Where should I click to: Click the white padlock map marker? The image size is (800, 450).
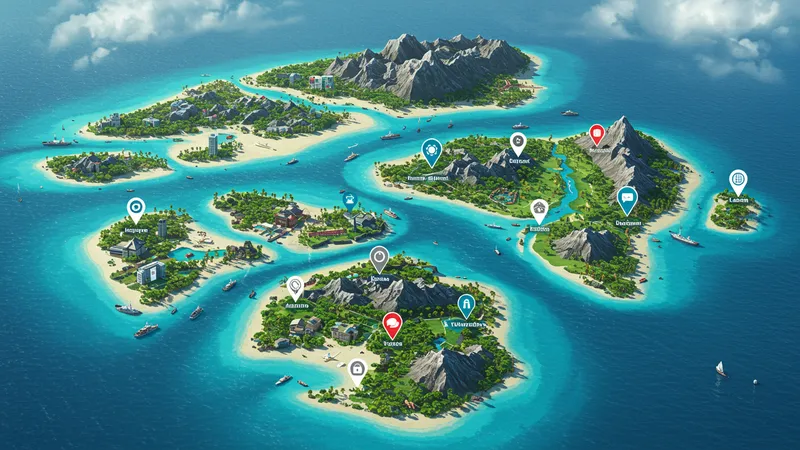tap(356, 369)
